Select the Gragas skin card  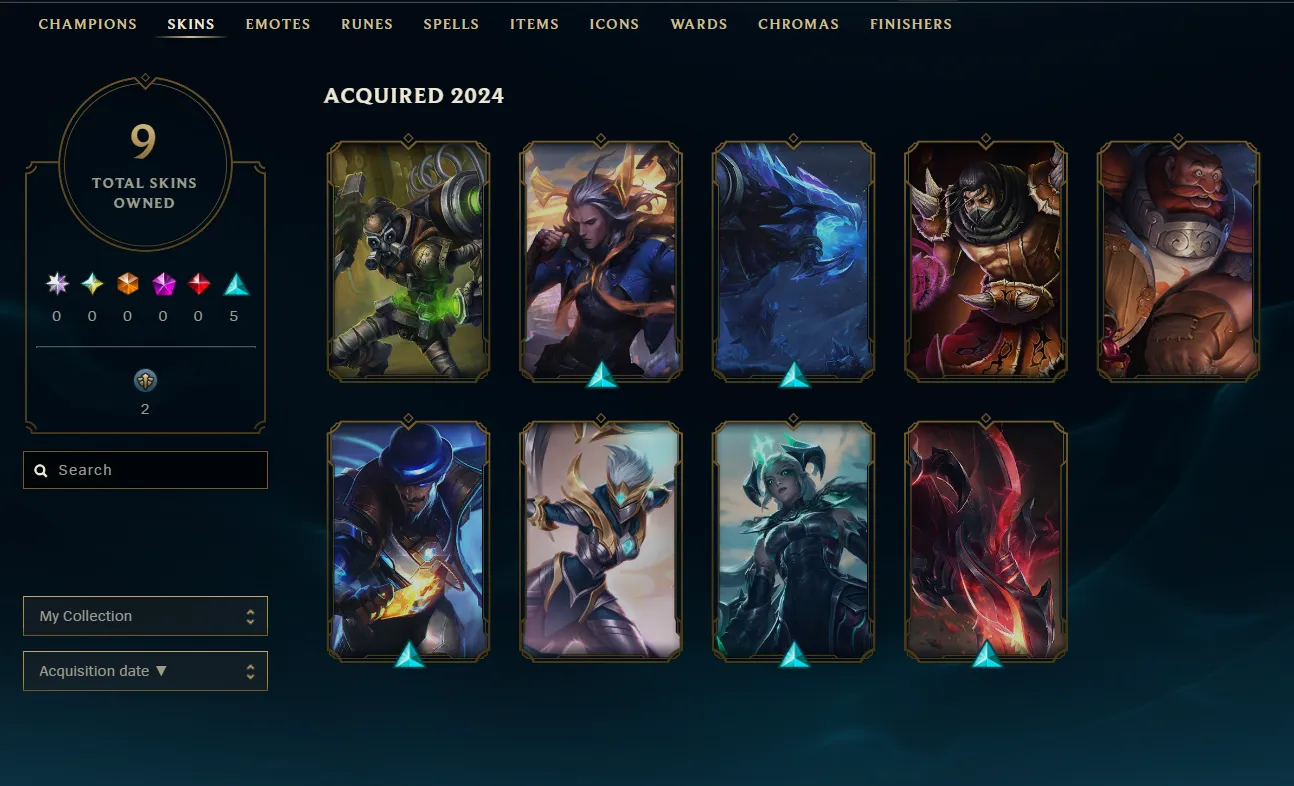[1176, 260]
